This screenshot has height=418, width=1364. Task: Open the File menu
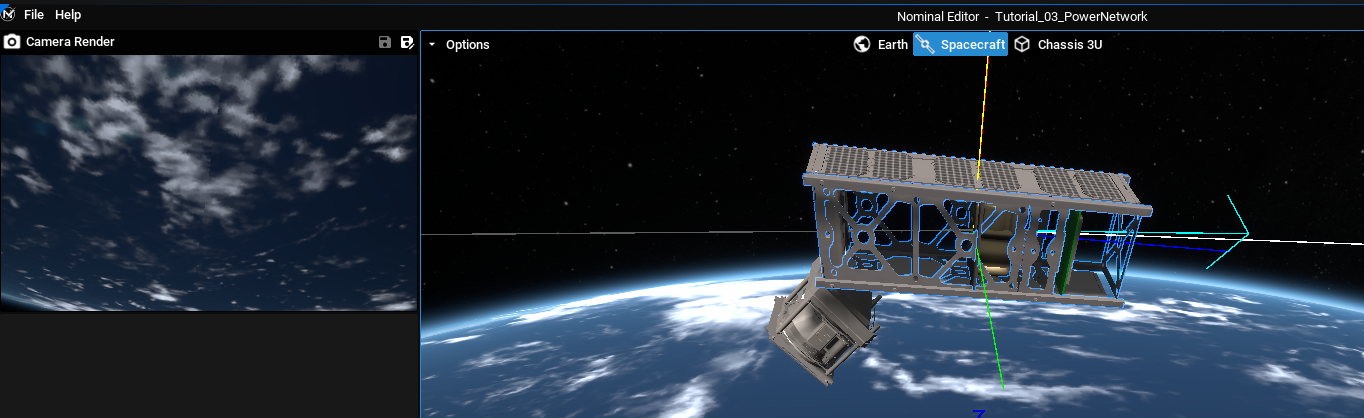(34, 15)
